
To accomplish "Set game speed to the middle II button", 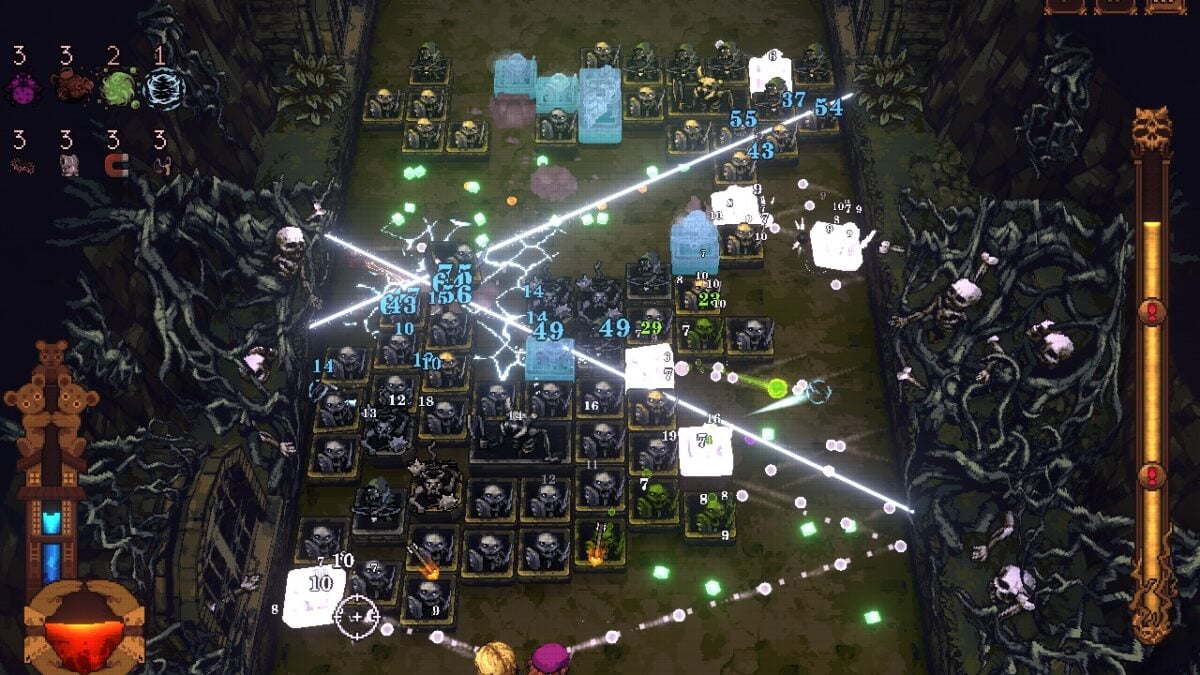I will (1114, 5).
